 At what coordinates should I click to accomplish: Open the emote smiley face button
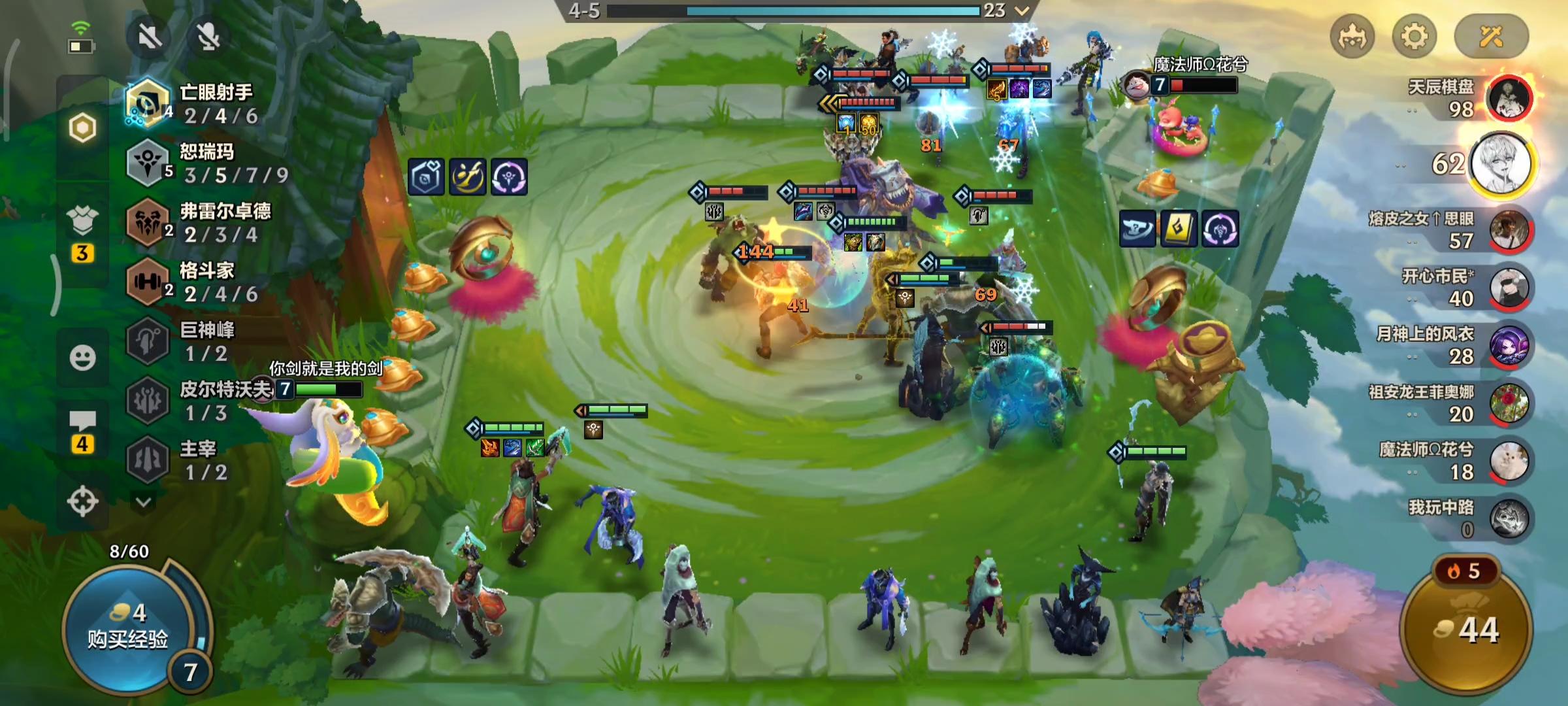(82, 358)
